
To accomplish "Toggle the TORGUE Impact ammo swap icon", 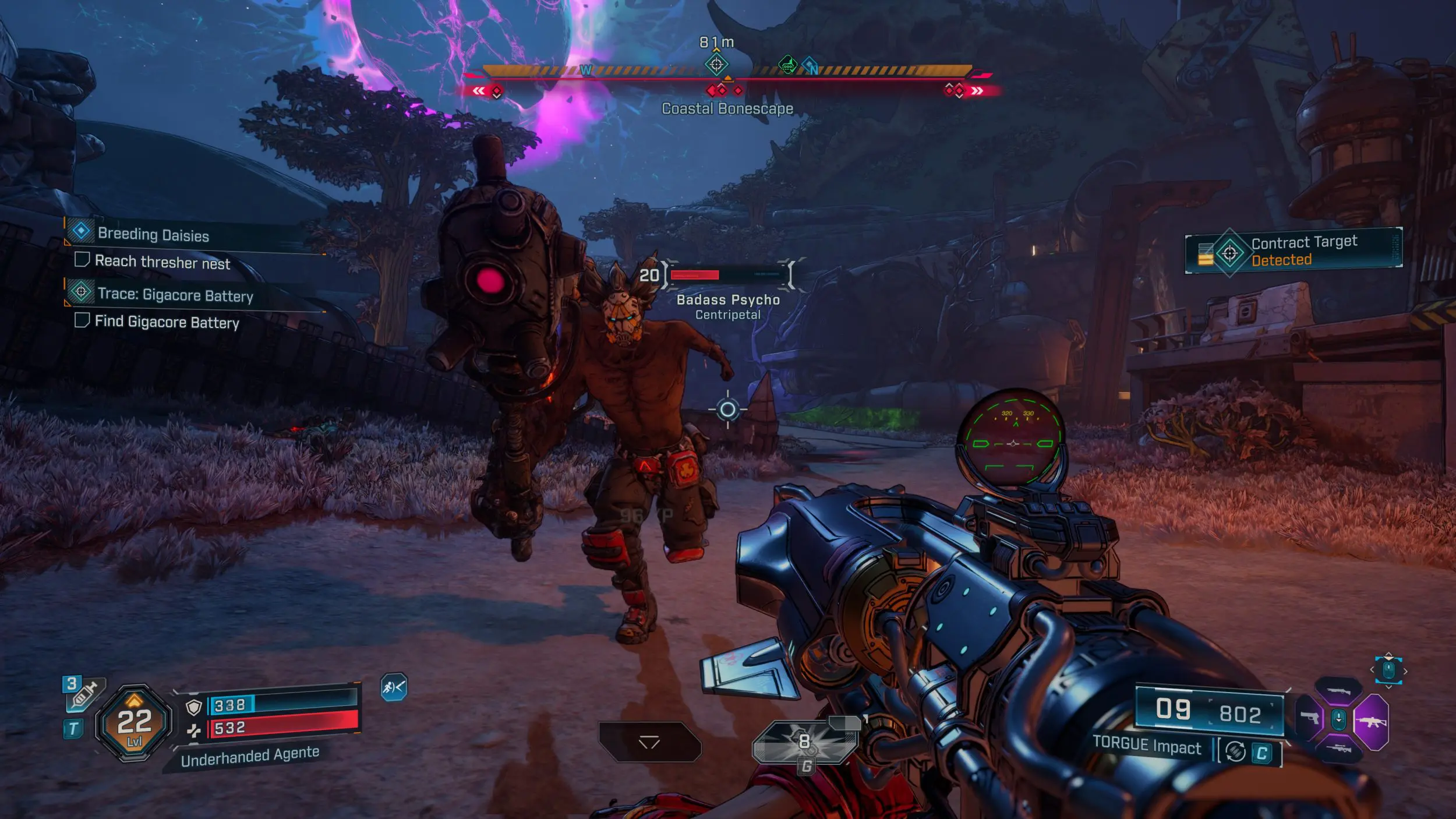I will [1235, 752].
